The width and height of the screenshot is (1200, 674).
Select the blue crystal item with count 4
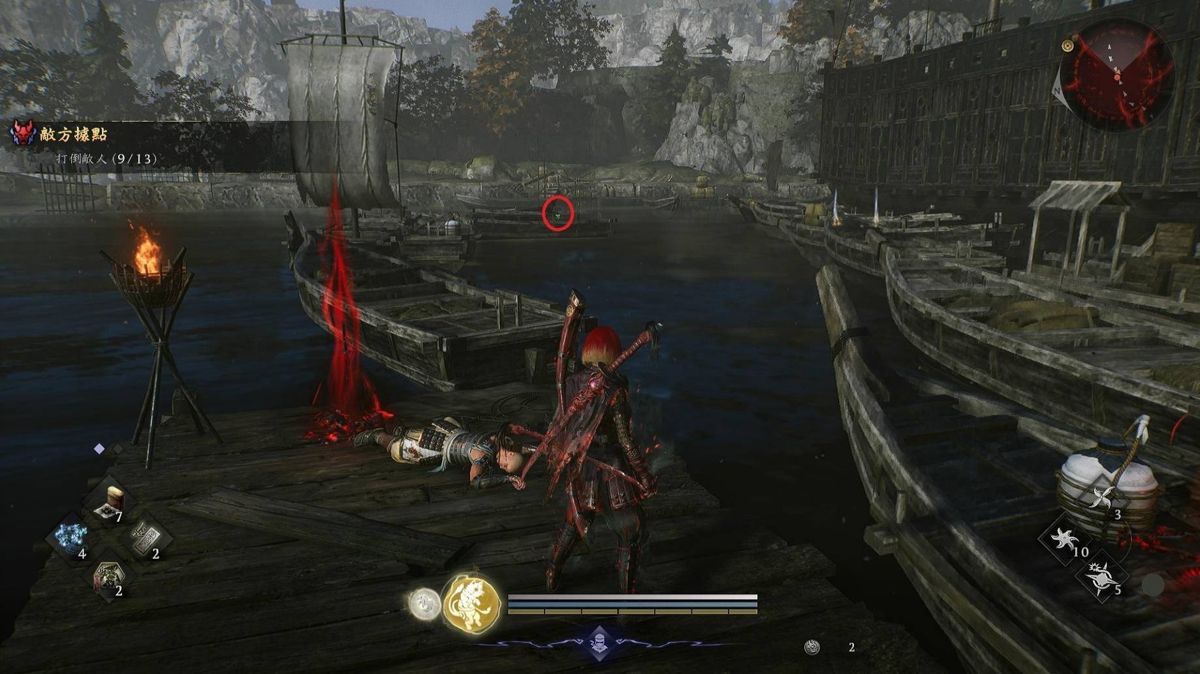pyautogui.click(x=71, y=536)
